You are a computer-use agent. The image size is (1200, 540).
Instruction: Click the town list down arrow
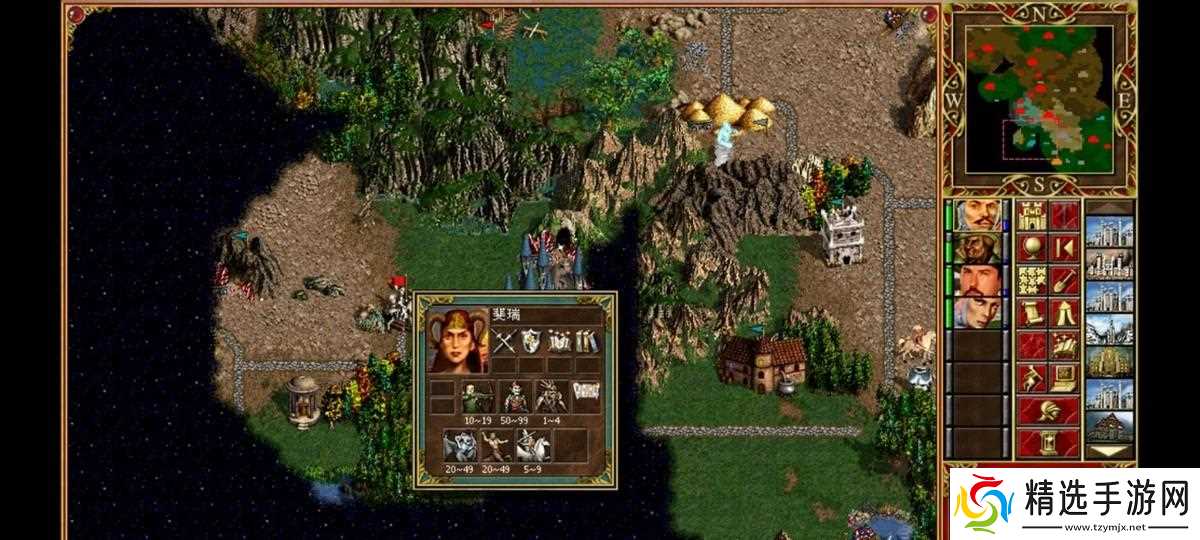1109,451
